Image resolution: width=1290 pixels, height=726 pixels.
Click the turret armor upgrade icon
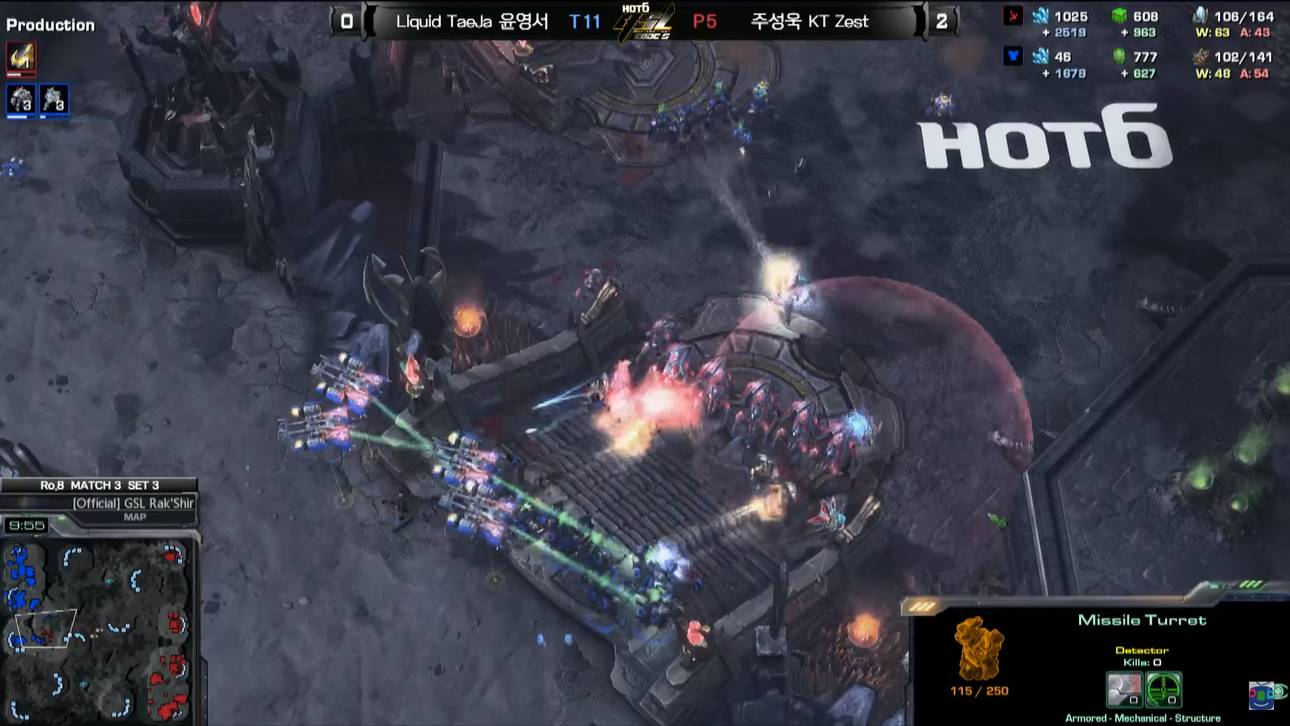pyautogui.click(x=1124, y=688)
